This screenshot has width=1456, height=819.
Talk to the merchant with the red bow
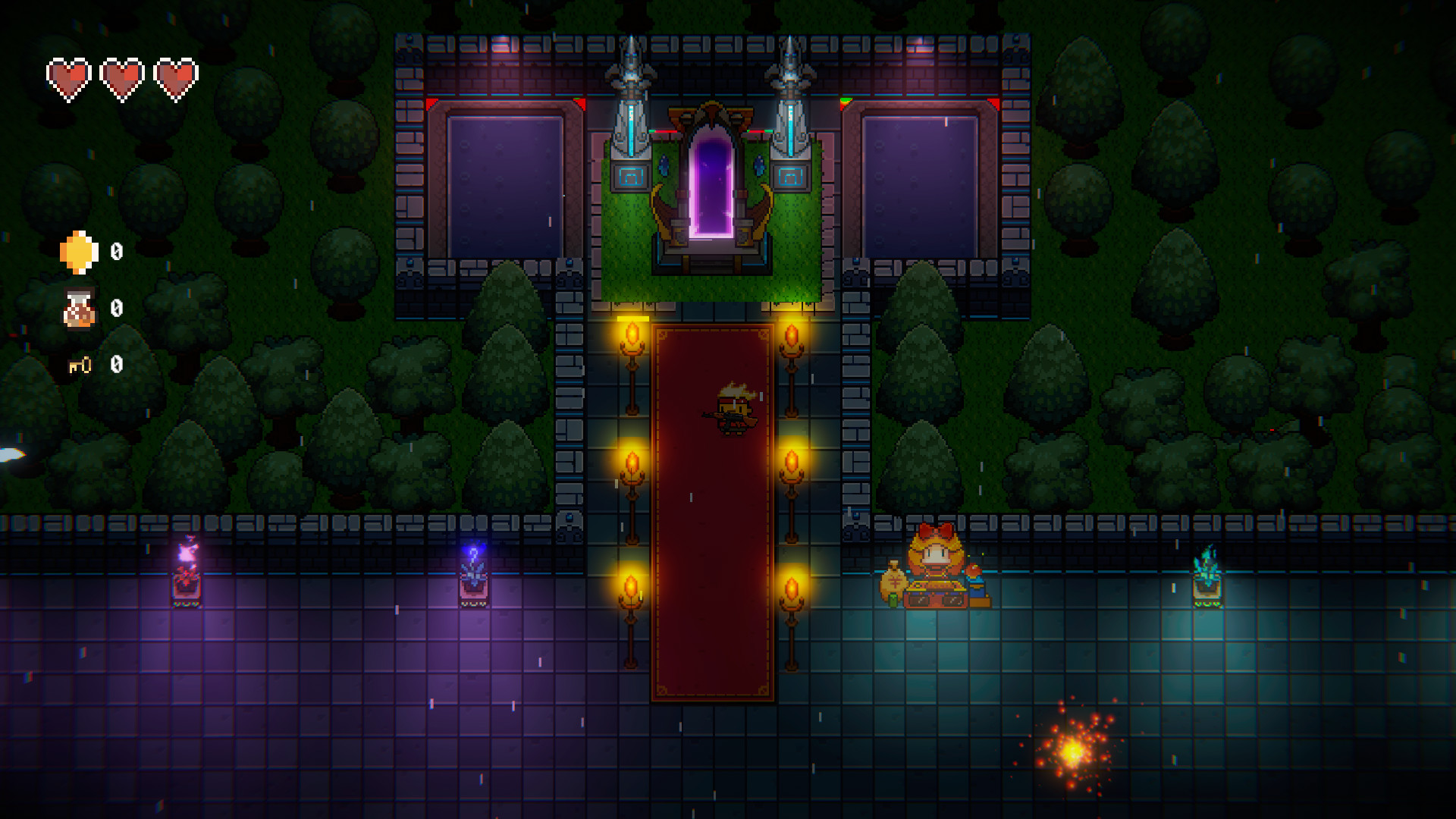pos(934,551)
